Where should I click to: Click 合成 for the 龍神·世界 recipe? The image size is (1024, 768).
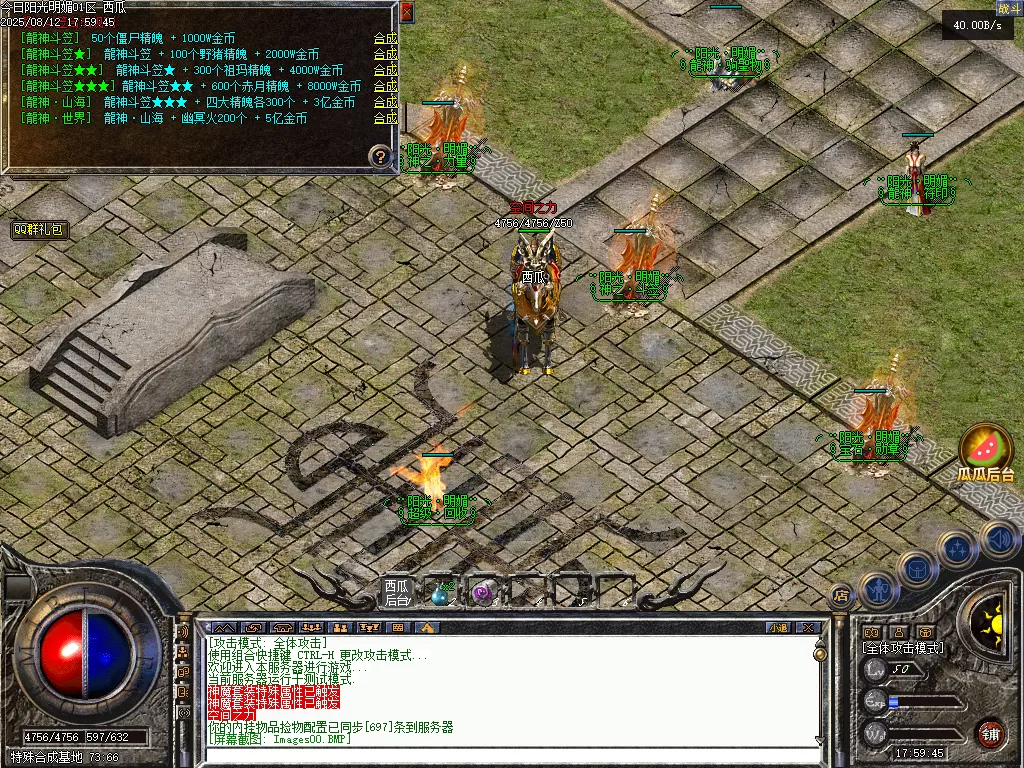(x=385, y=118)
